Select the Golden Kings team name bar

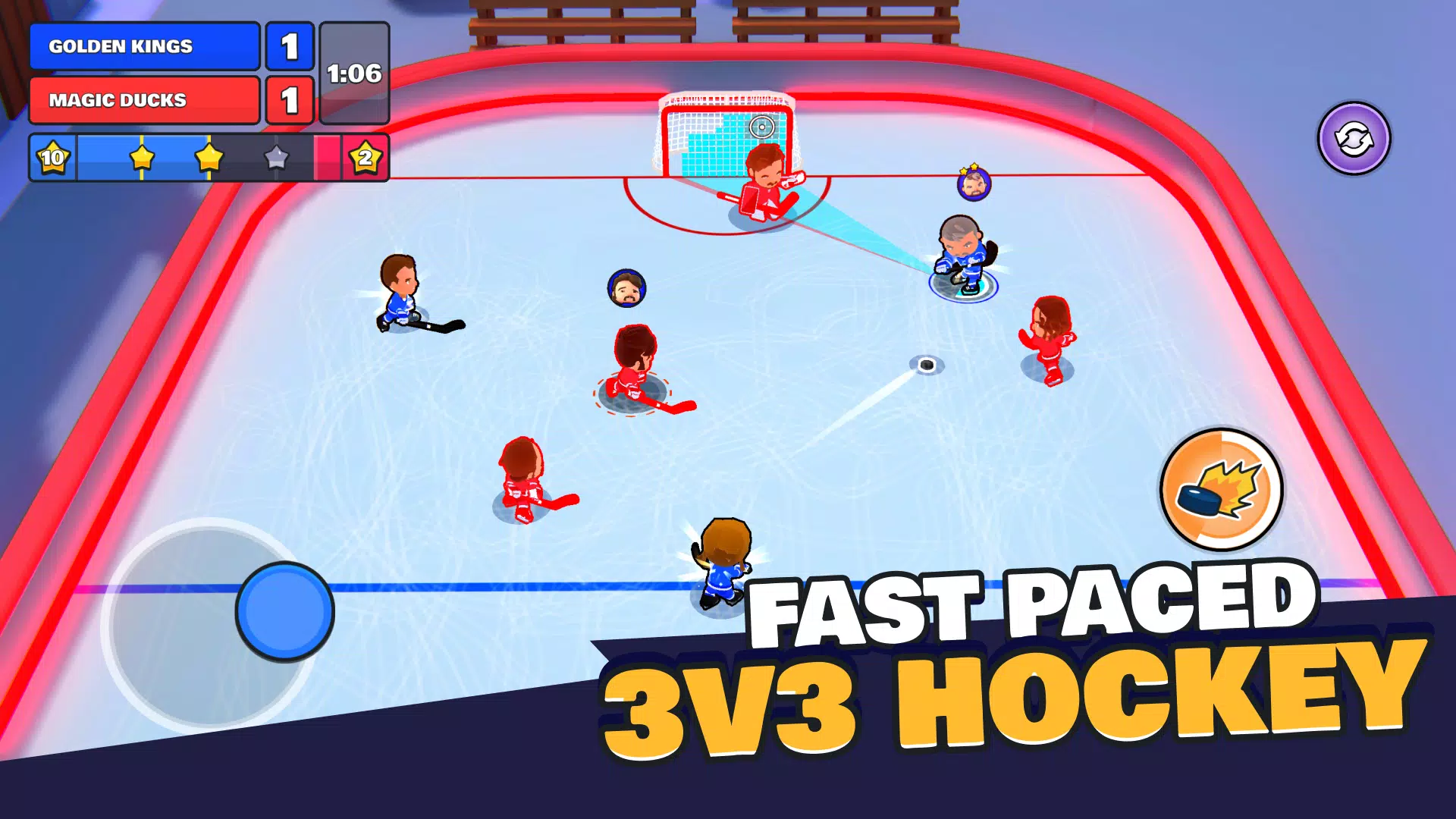coord(143,46)
